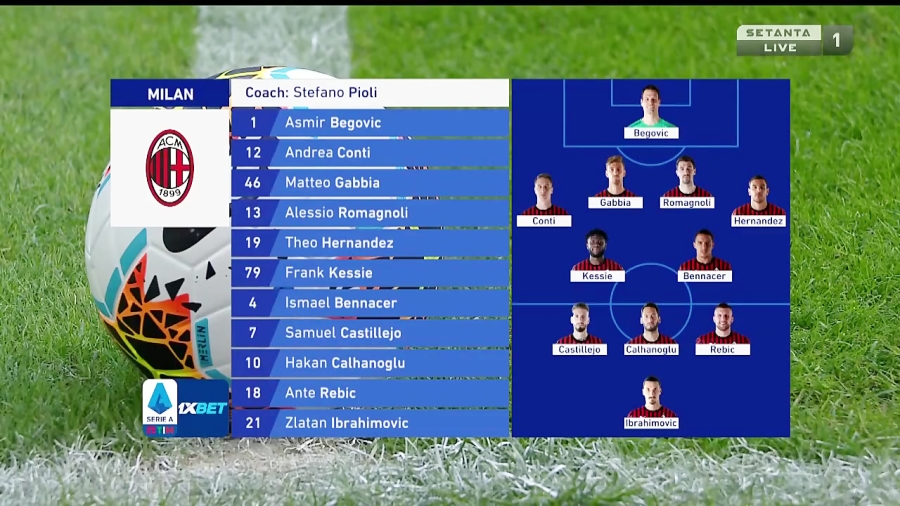Choose Frank Kessie's numbered list row
The image size is (900, 506).
coord(370,273)
